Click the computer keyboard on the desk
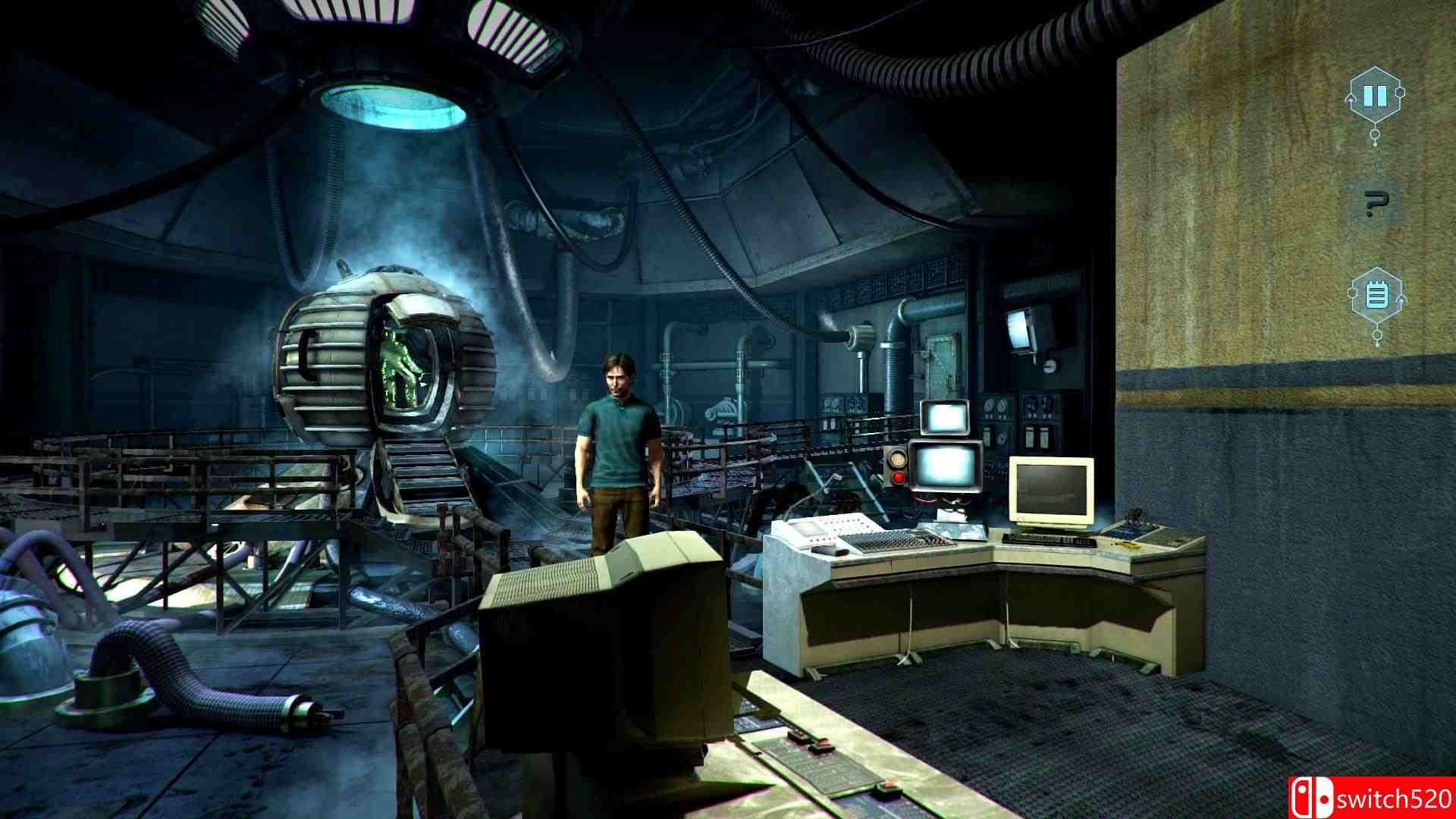Image resolution: width=1456 pixels, height=819 pixels. 1050,540
